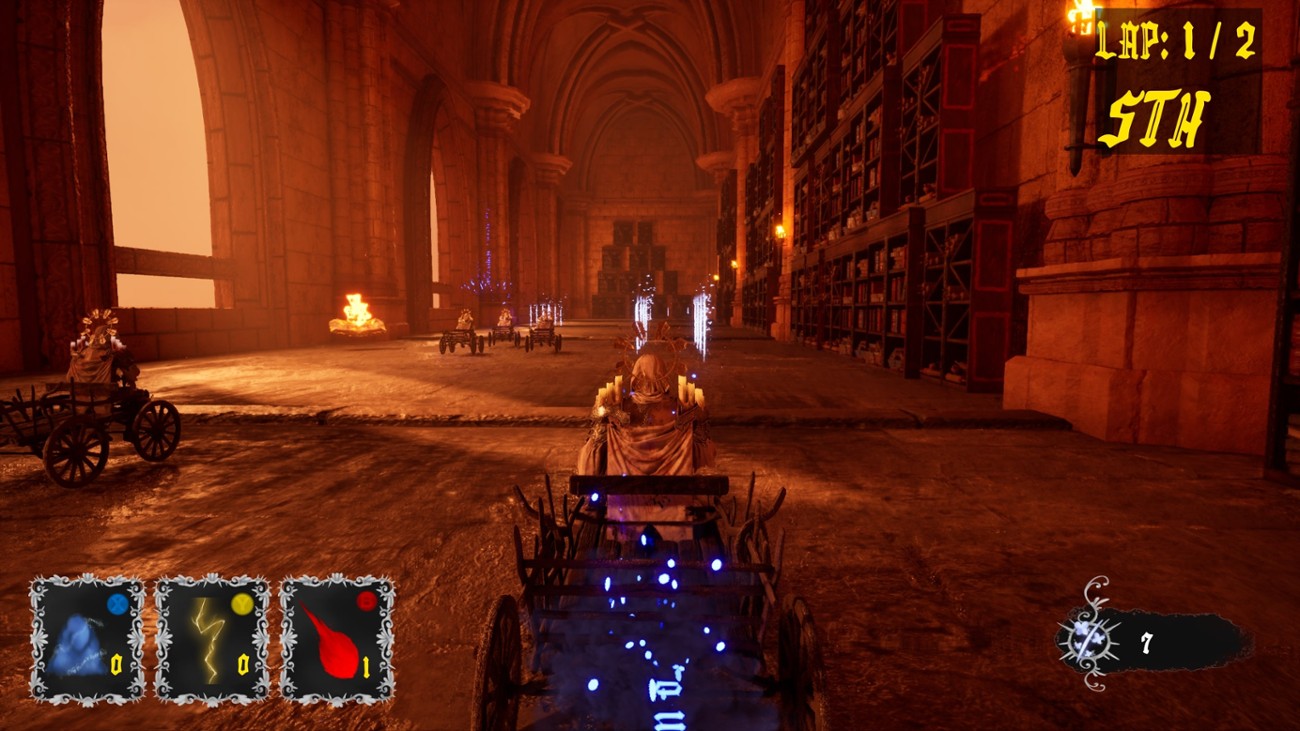This screenshot has height=731, width=1300.
Task: Click the wall torch beside the bookshelves
Action: 779,232
